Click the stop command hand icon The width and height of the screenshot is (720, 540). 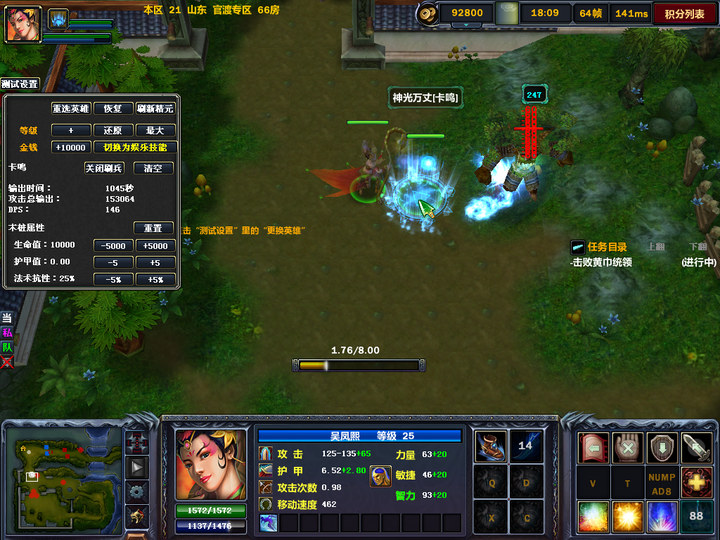point(627,447)
